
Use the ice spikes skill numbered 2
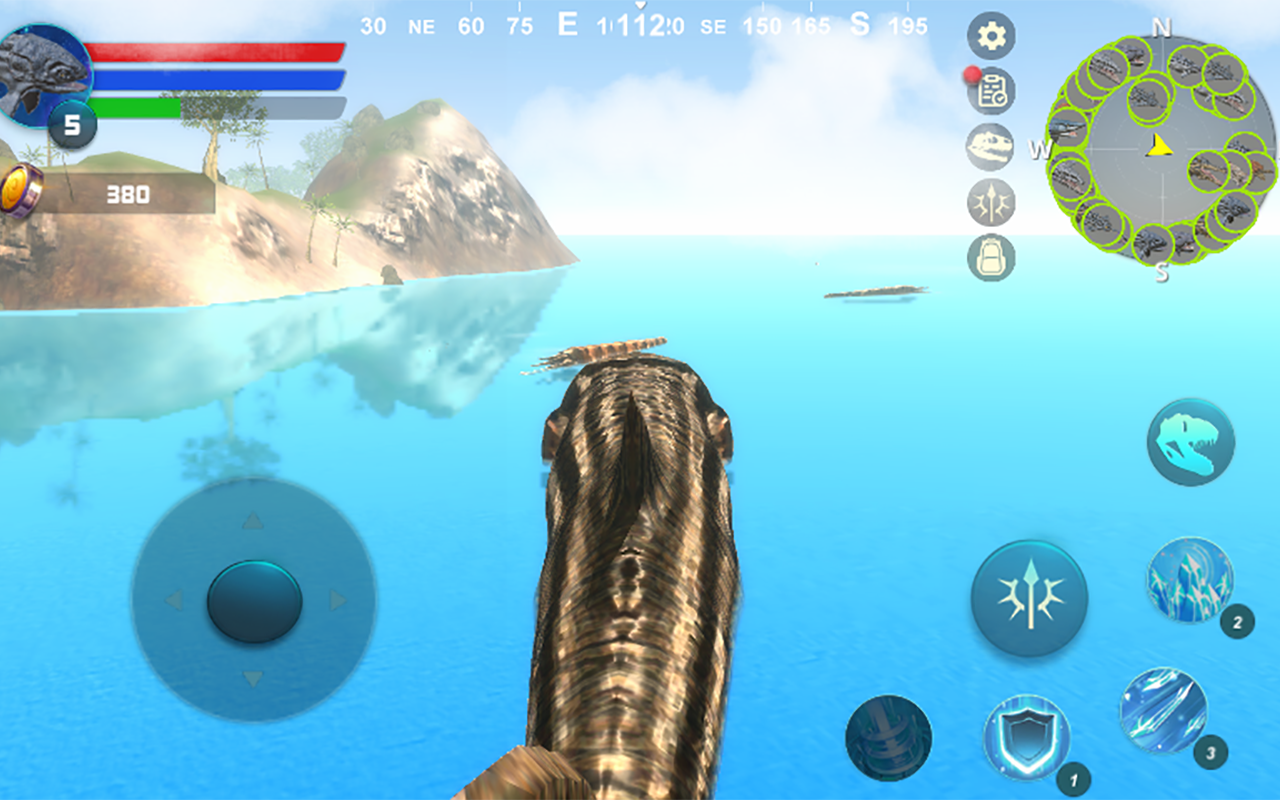pos(1190,581)
